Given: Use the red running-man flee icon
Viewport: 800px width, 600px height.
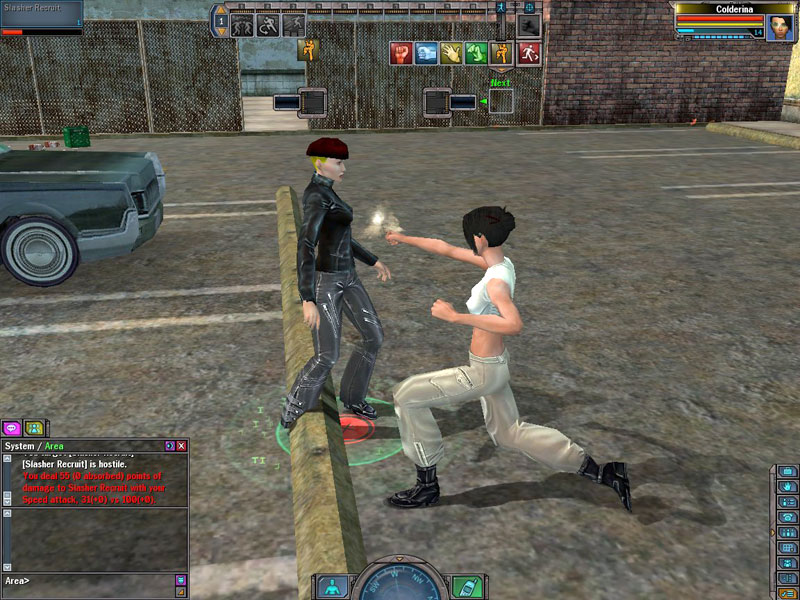Looking at the screenshot, I should 528,53.
